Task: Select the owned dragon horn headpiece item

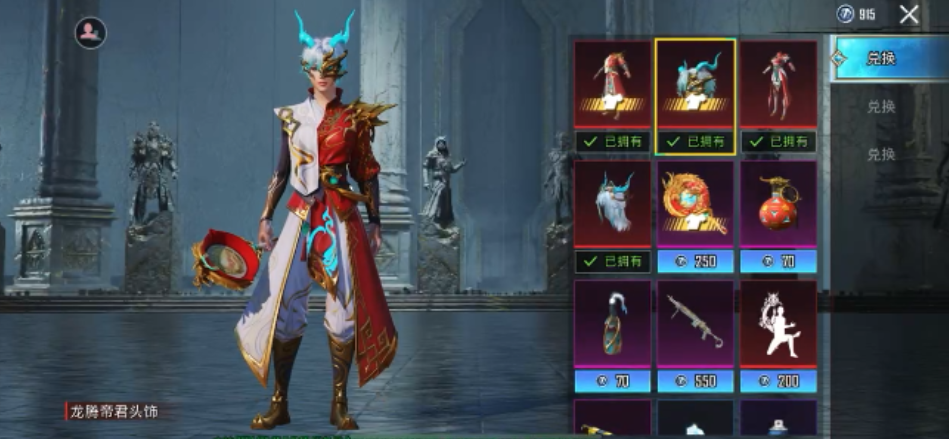Action: [696, 85]
